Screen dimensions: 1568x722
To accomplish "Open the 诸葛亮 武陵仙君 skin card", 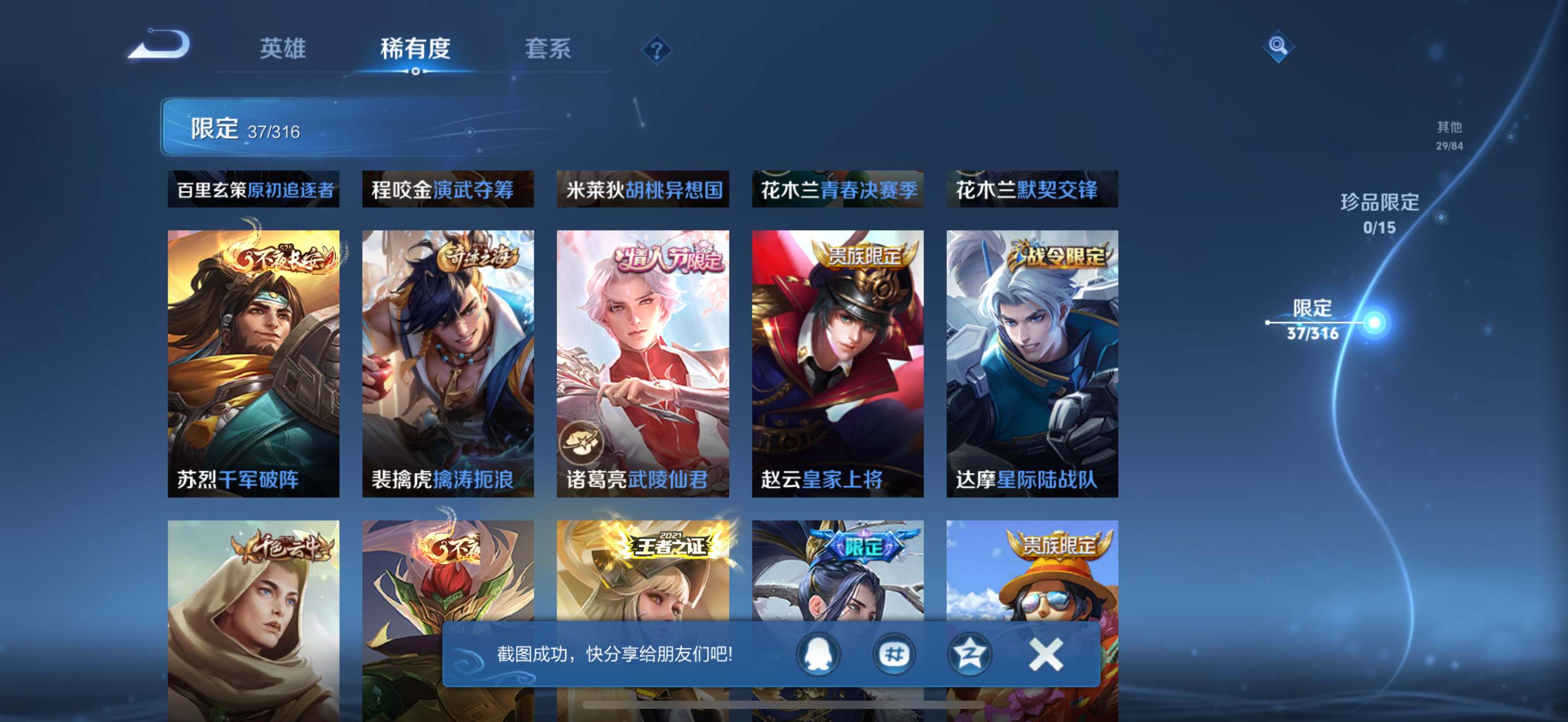I will click(643, 363).
